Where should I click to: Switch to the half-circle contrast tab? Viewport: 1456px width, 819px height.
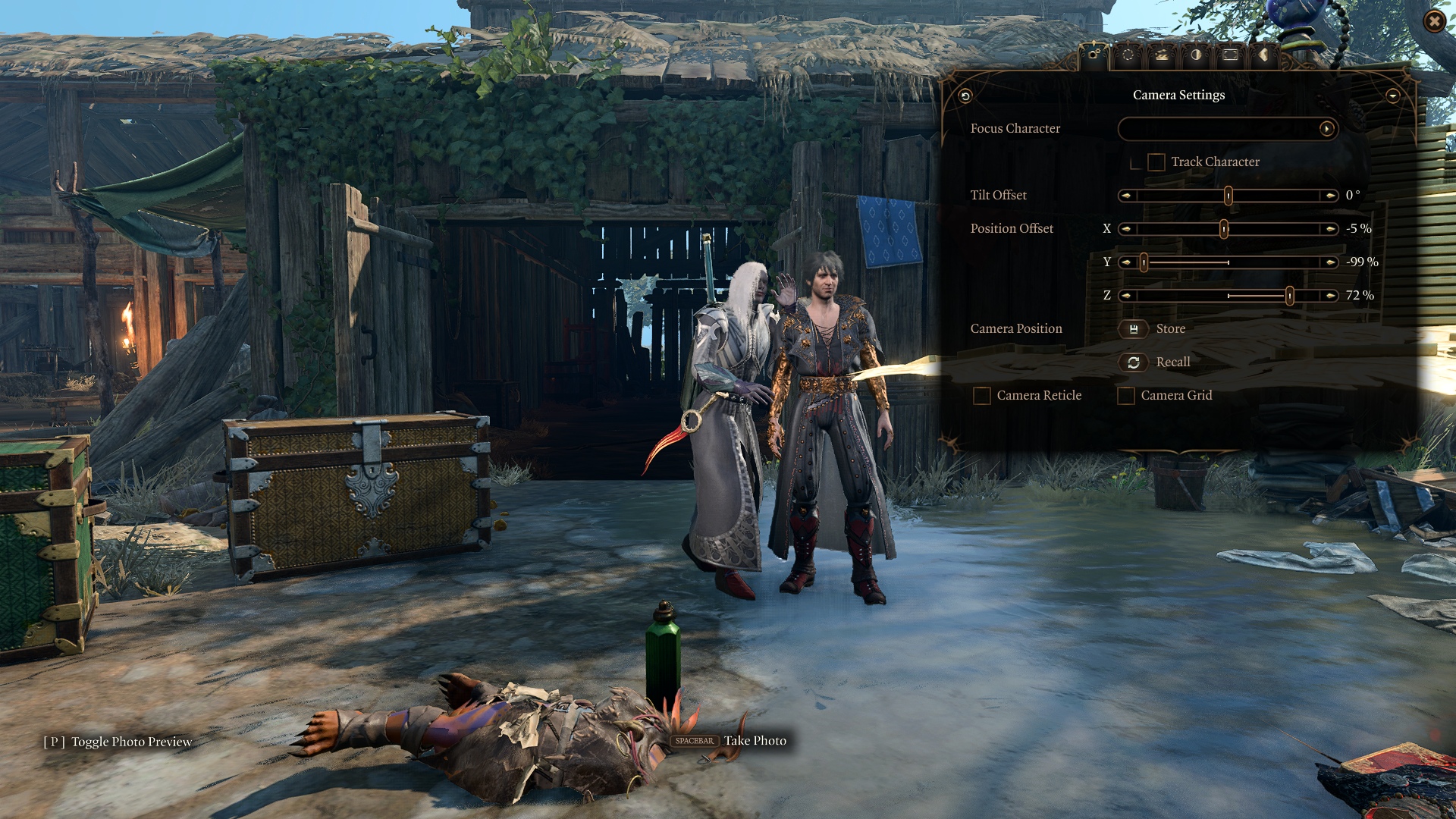tap(1196, 55)
